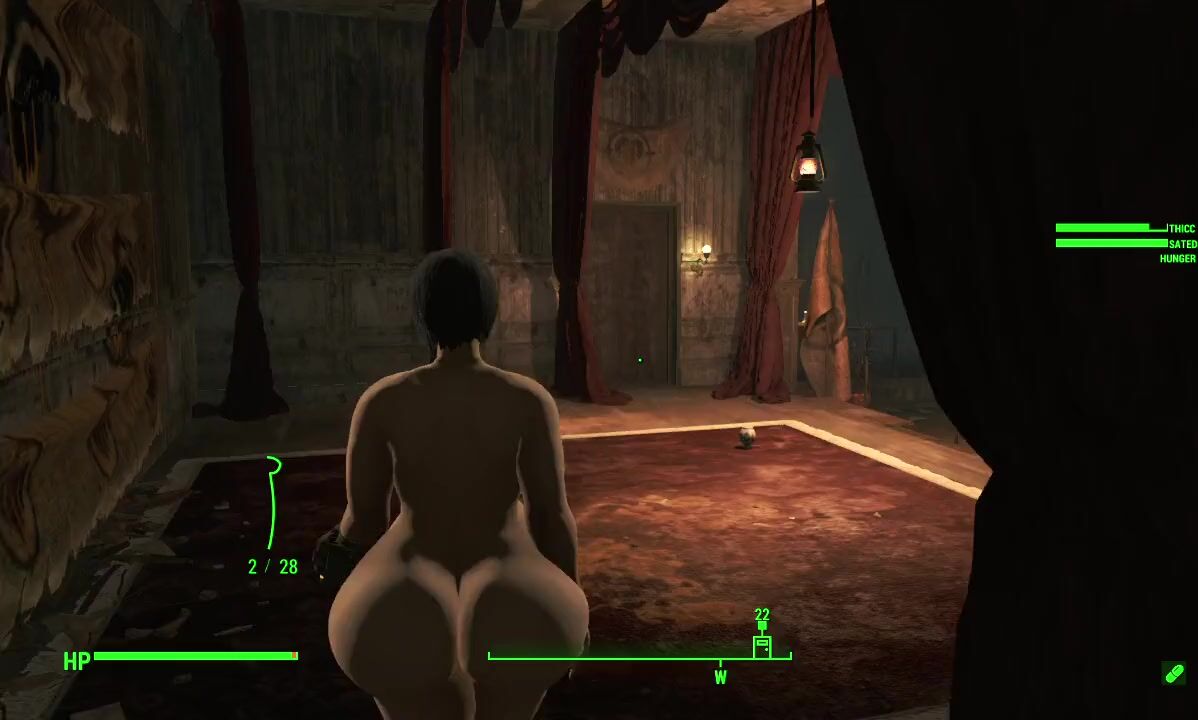This screenshot has width=1198, height=720.
Task: Select the green bandage icon
Action: 1174,673
